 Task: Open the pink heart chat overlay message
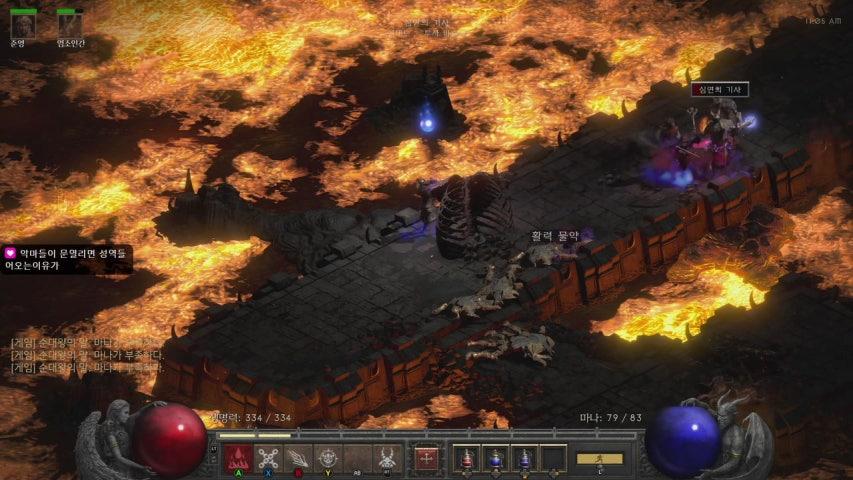66,260
